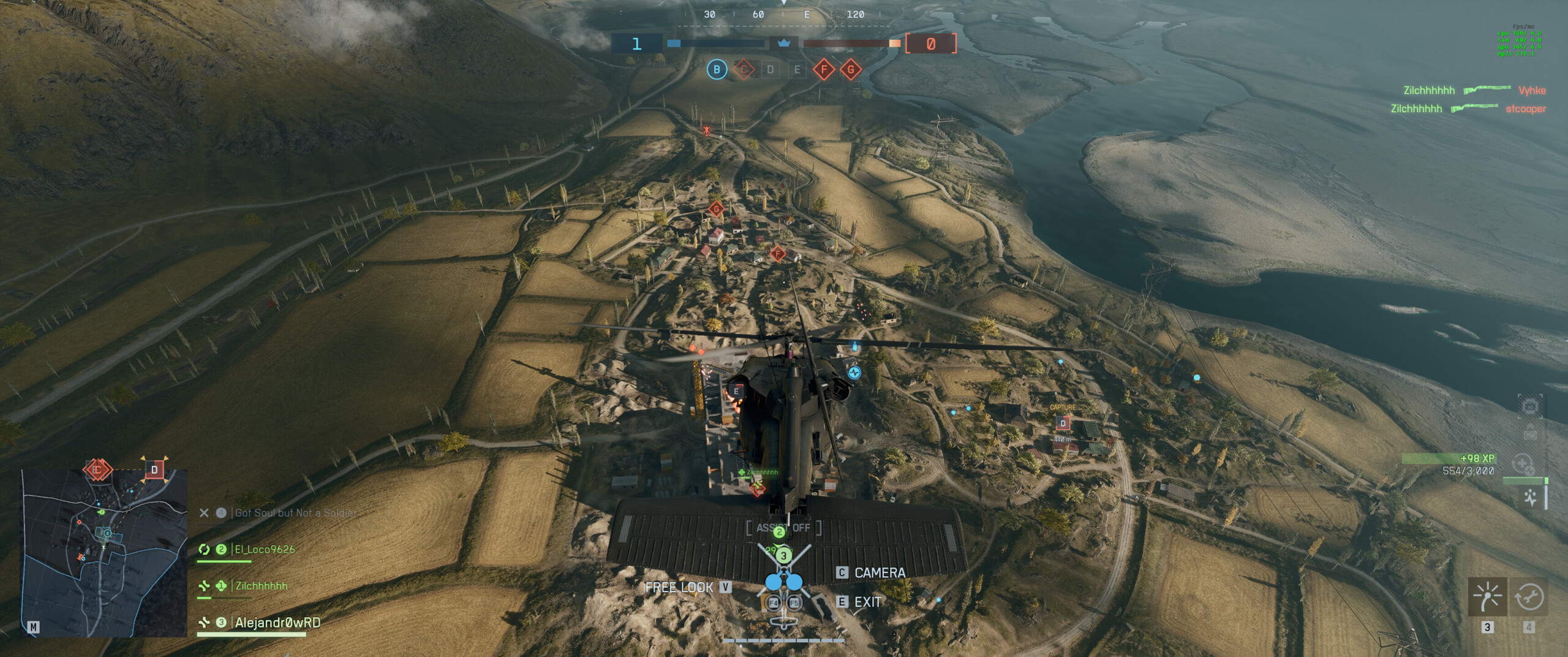The height and width of the screenshot is (657, 1568).
Task: Select objective F diamond in top bar
Action: 824,69
